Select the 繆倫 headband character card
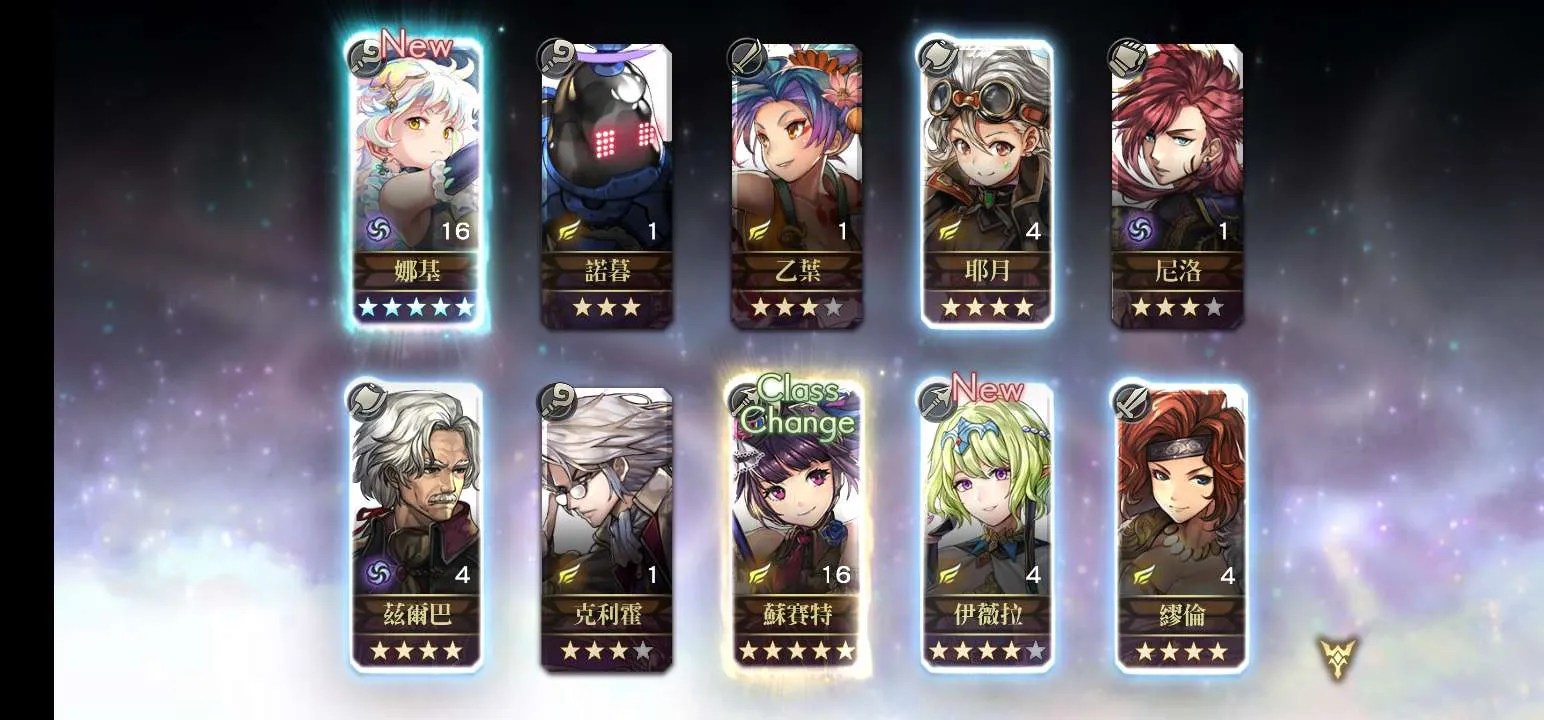The height and width of the screenshot is (720, 1544). (1181, 525)
